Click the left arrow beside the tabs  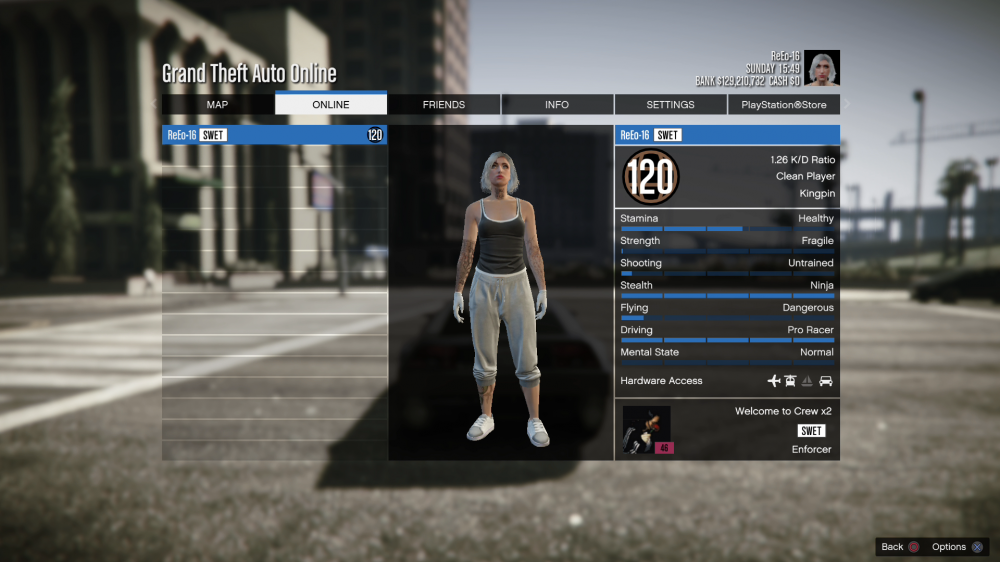click(154, 105)
